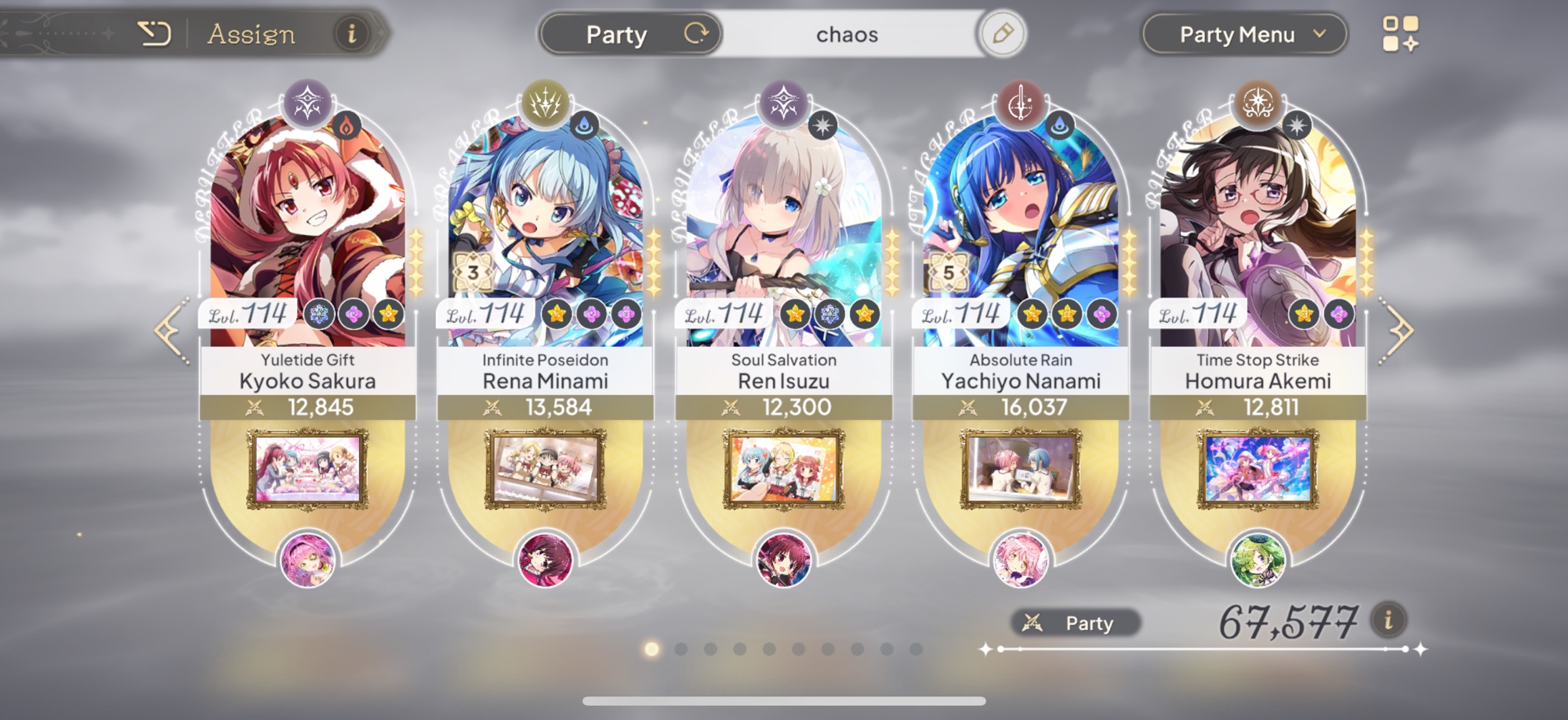The width and height of the screenshot is (1568, 720).
Task: Edit the party name with the pencil
Action: 1002,34
